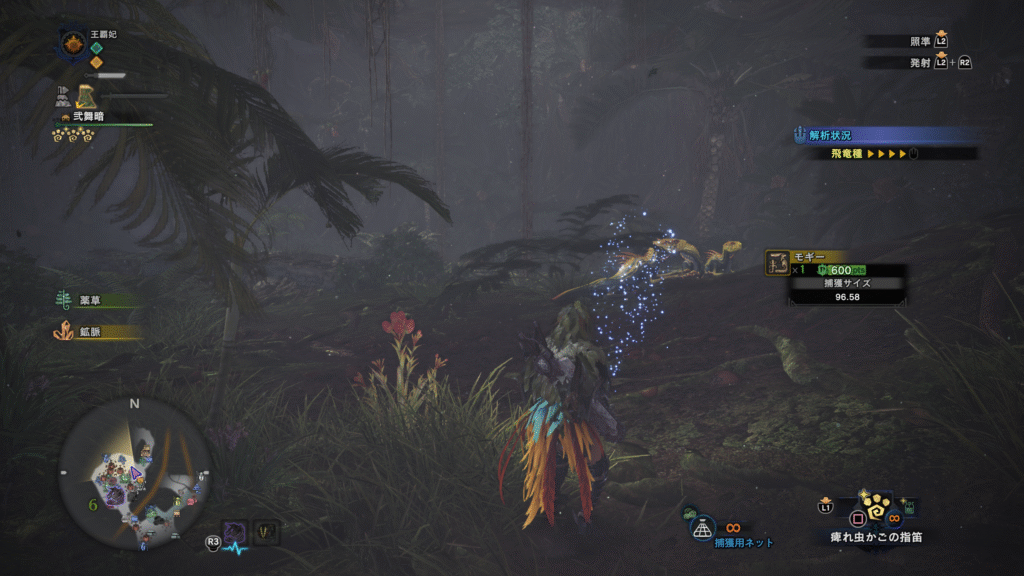Viewport: 1024px width, 576px height.
Task: Use the Shock Trap whistle paw-print item
Action: tap(875, 511)
